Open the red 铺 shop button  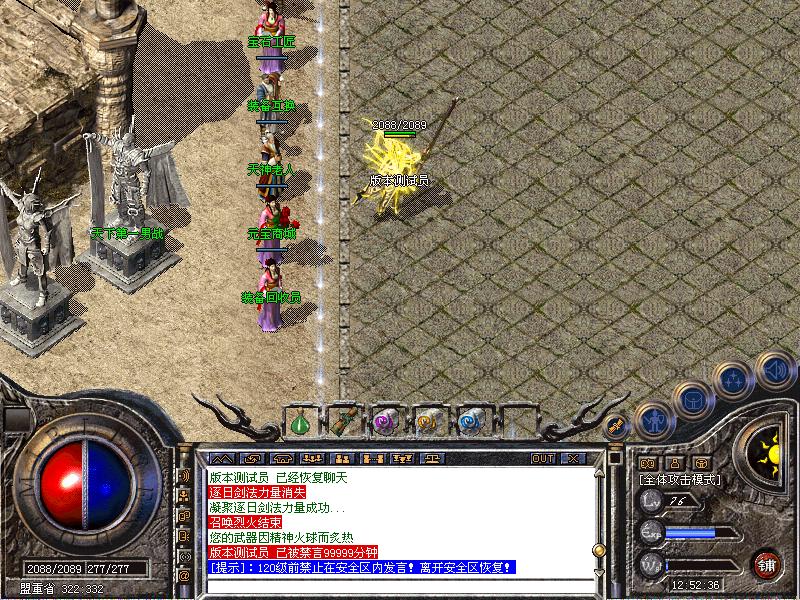point(768,564)
